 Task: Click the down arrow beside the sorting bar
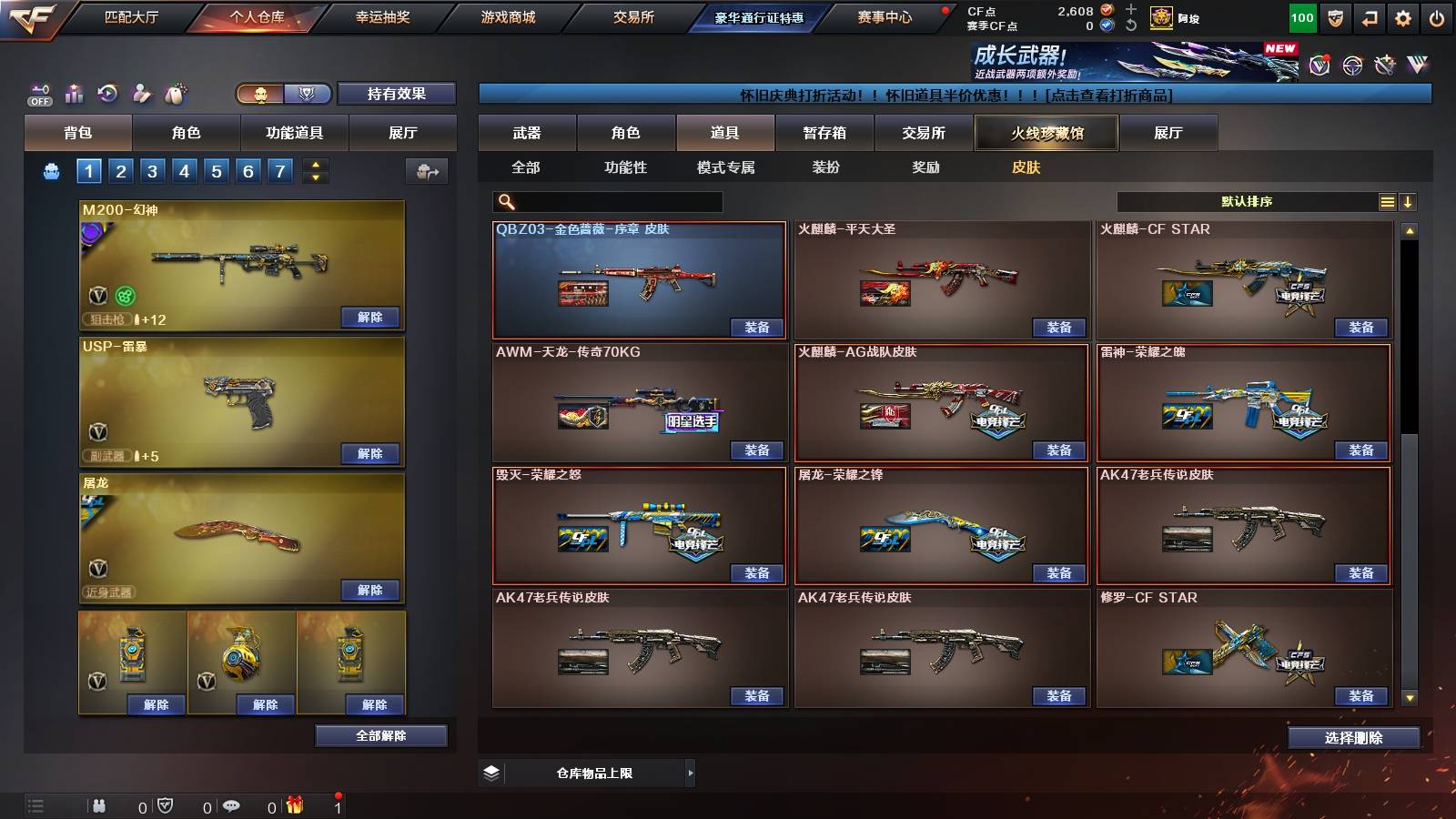pos(1408,201)
